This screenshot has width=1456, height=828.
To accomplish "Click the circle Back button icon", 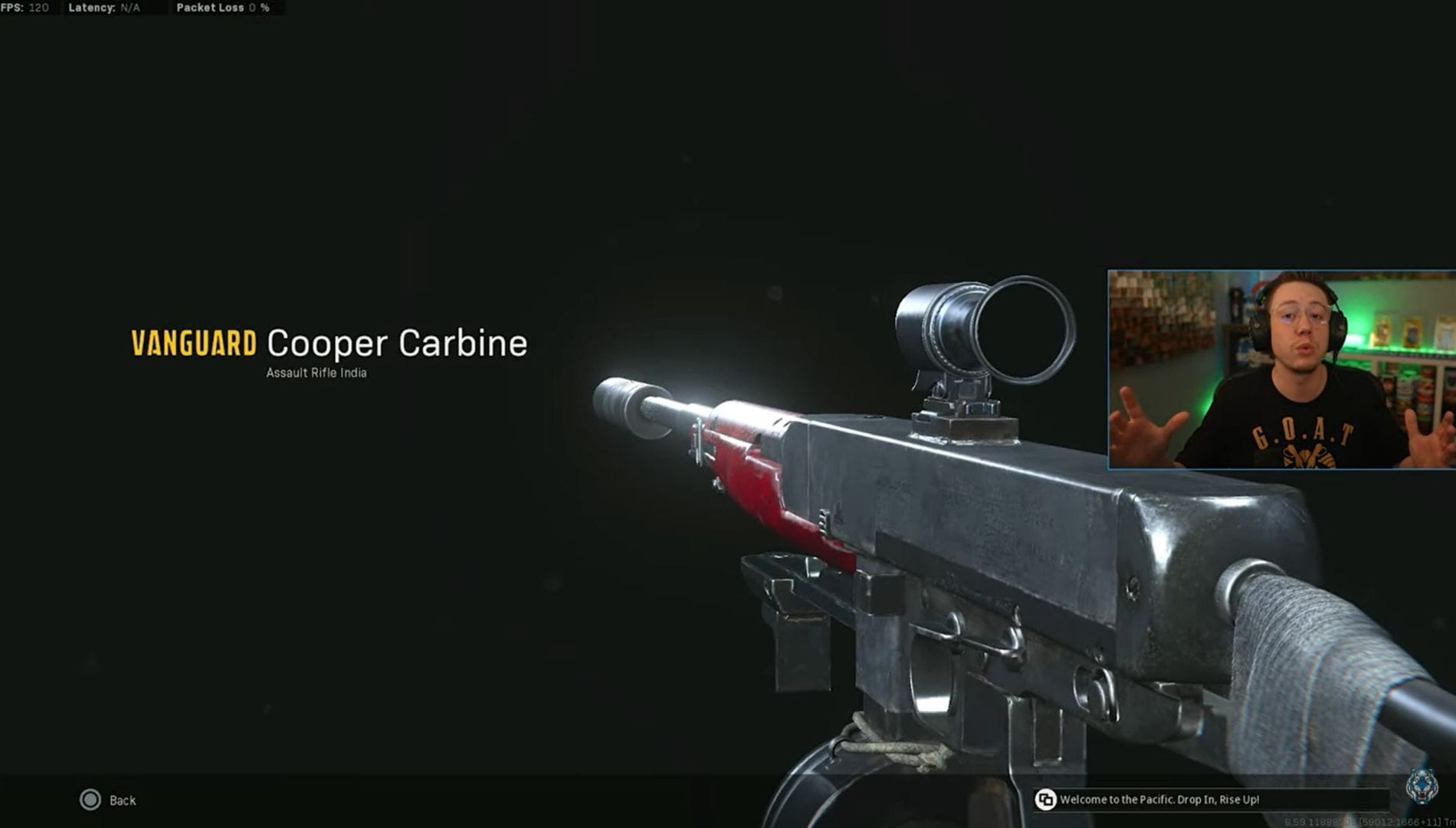I will (x=91, y=800).
